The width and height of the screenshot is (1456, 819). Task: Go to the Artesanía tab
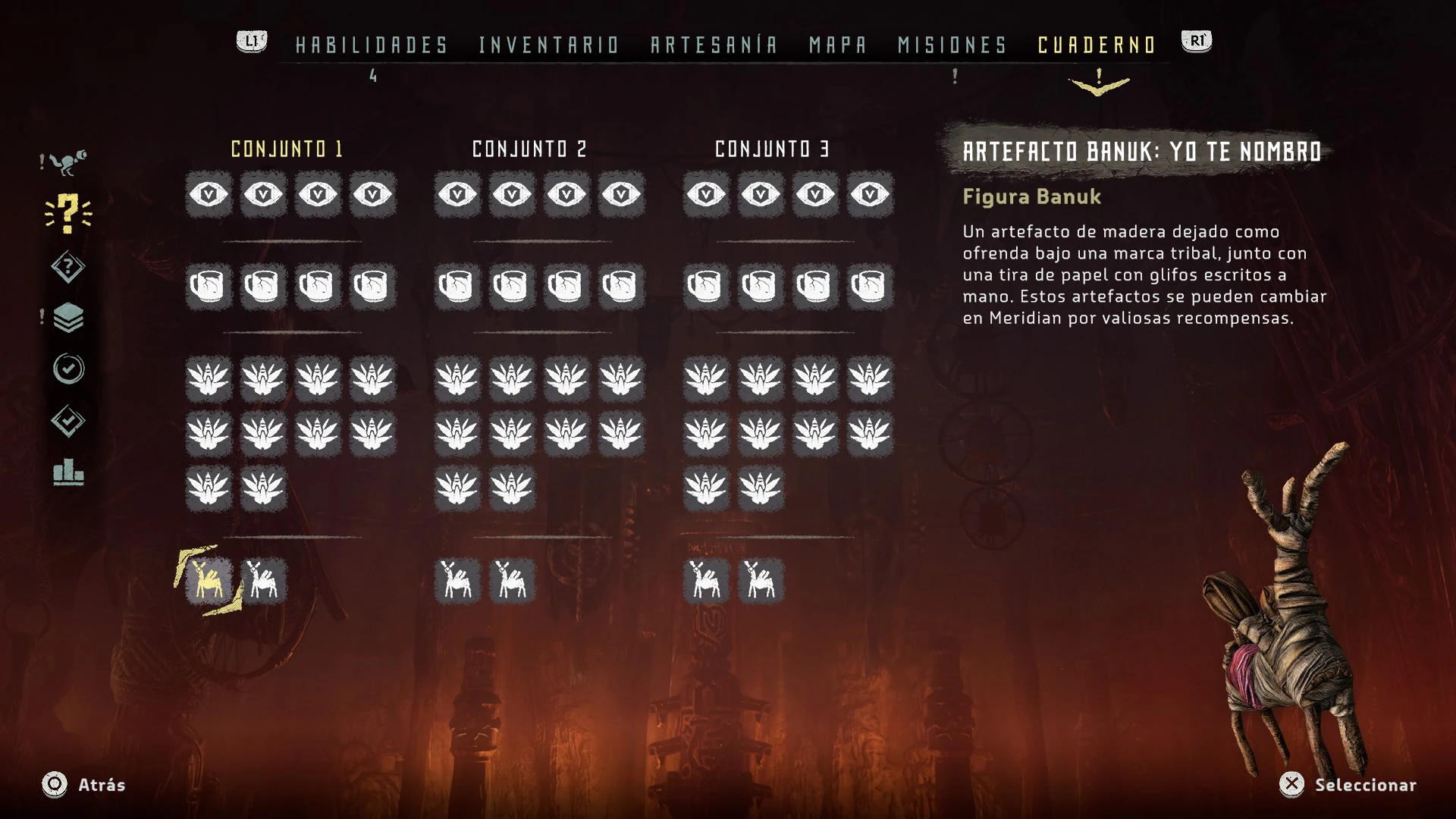click(x=714, y=45)
